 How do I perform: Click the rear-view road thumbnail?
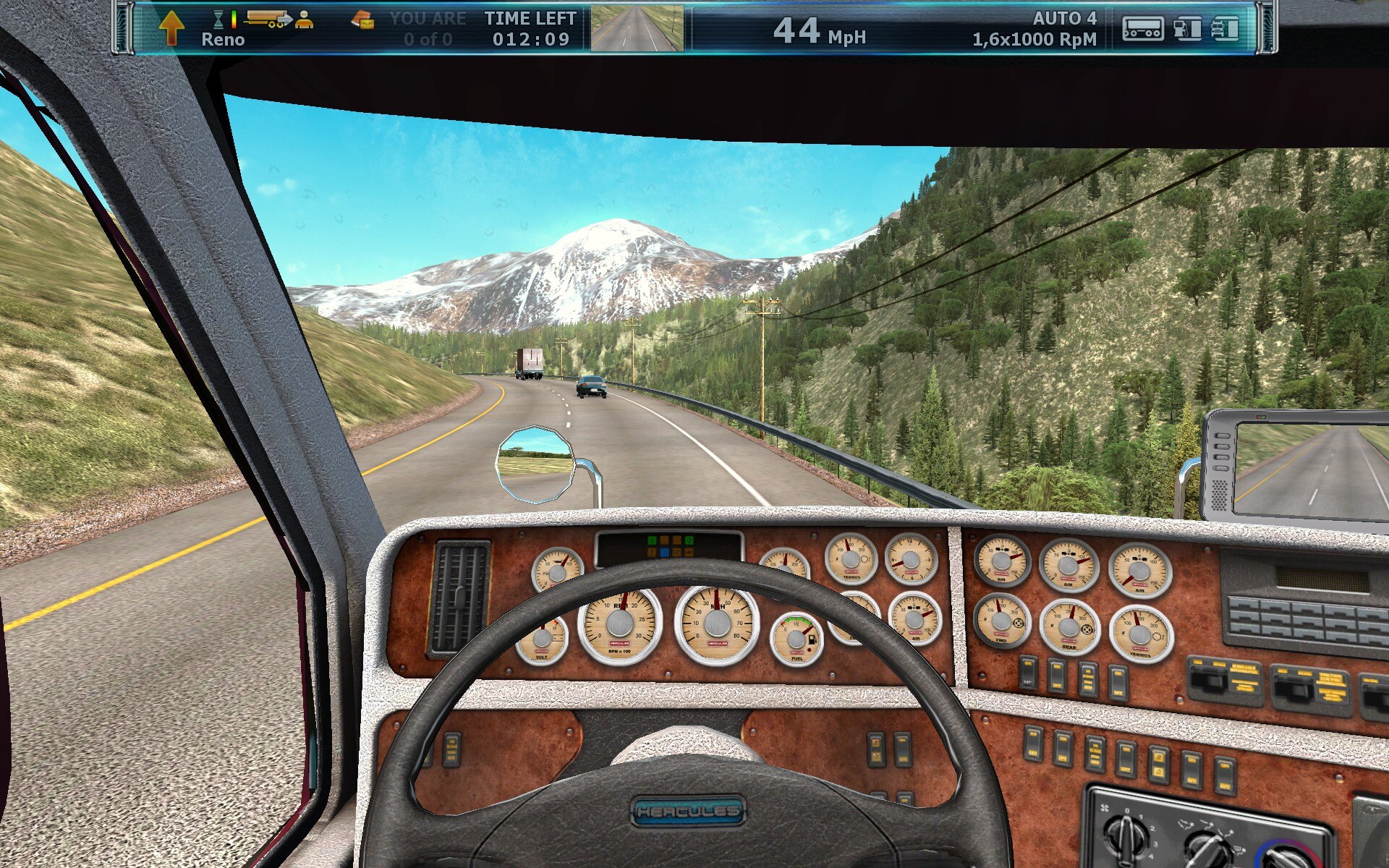click(637, 29)
